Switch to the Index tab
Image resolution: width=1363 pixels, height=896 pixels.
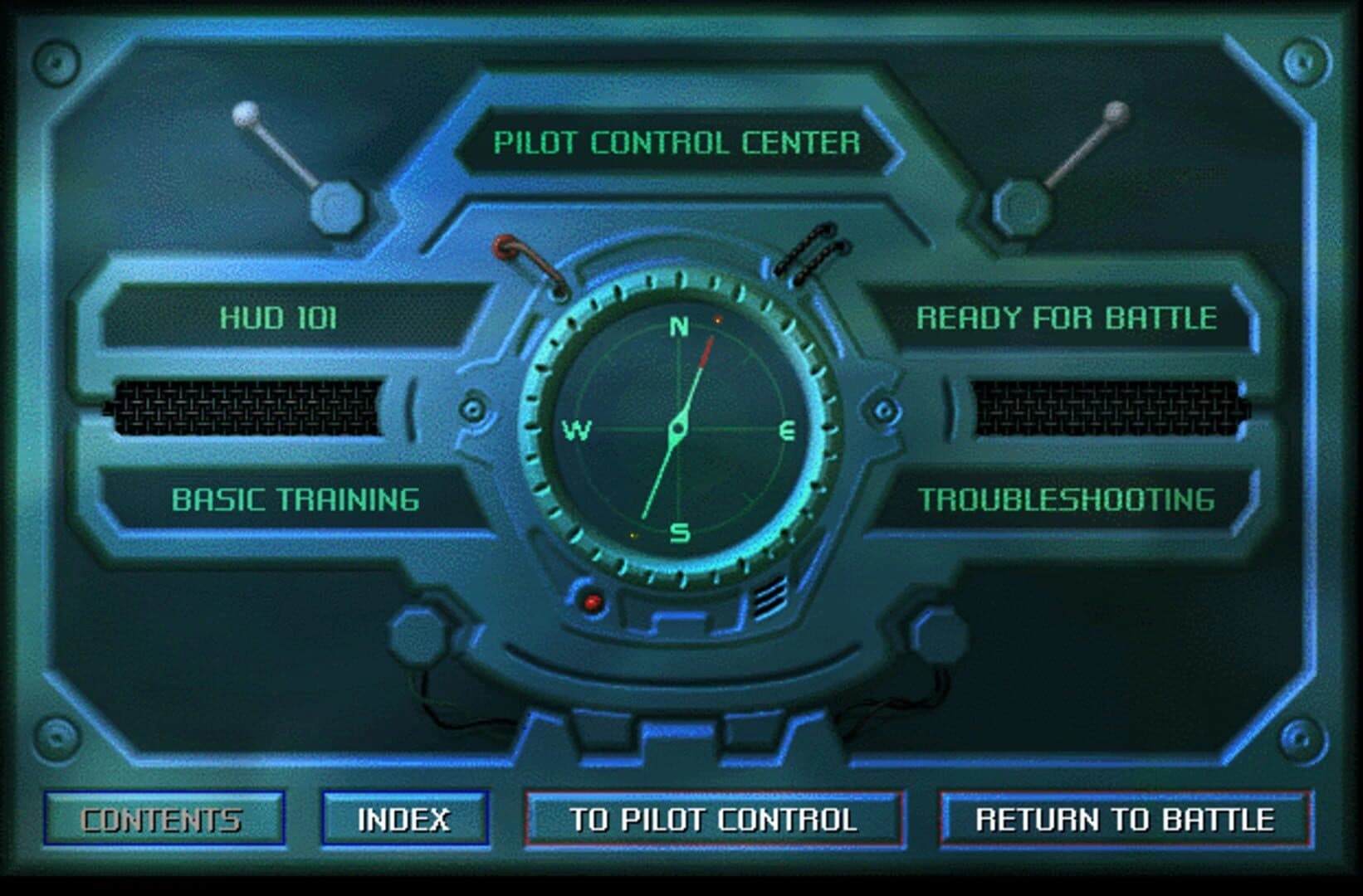pos(406,819)
